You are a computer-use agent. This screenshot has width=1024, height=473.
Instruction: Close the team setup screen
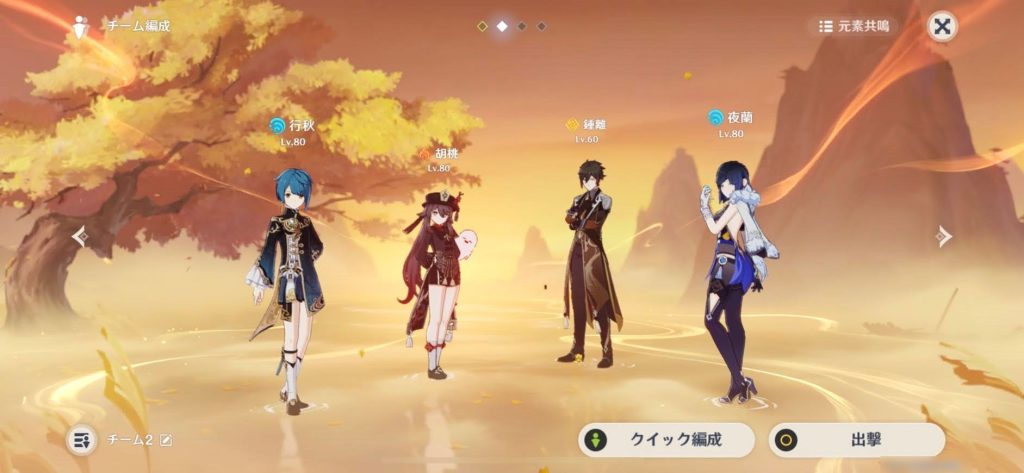[x=941, y=27]
